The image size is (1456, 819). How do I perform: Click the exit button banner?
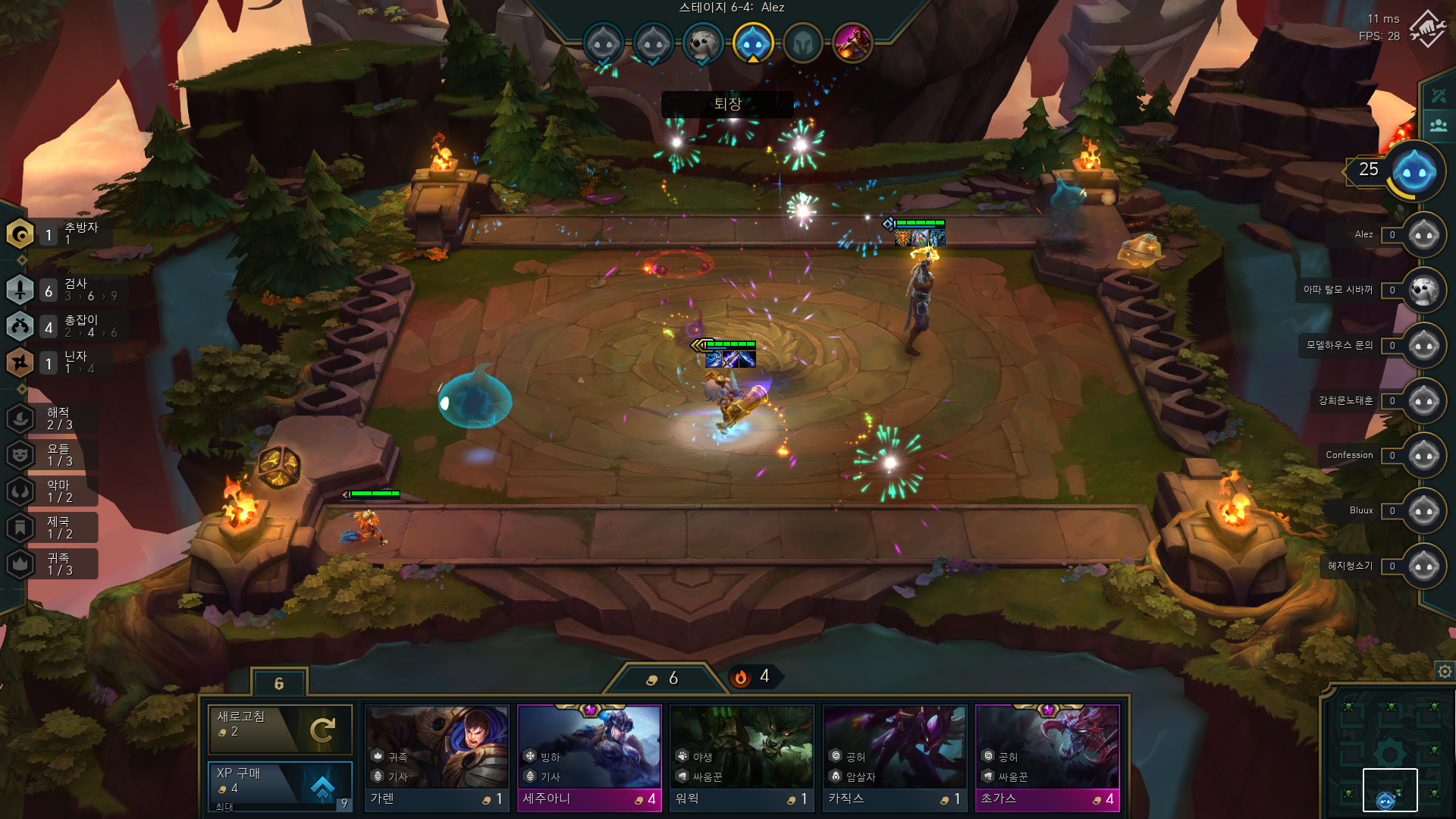(727, 104)
